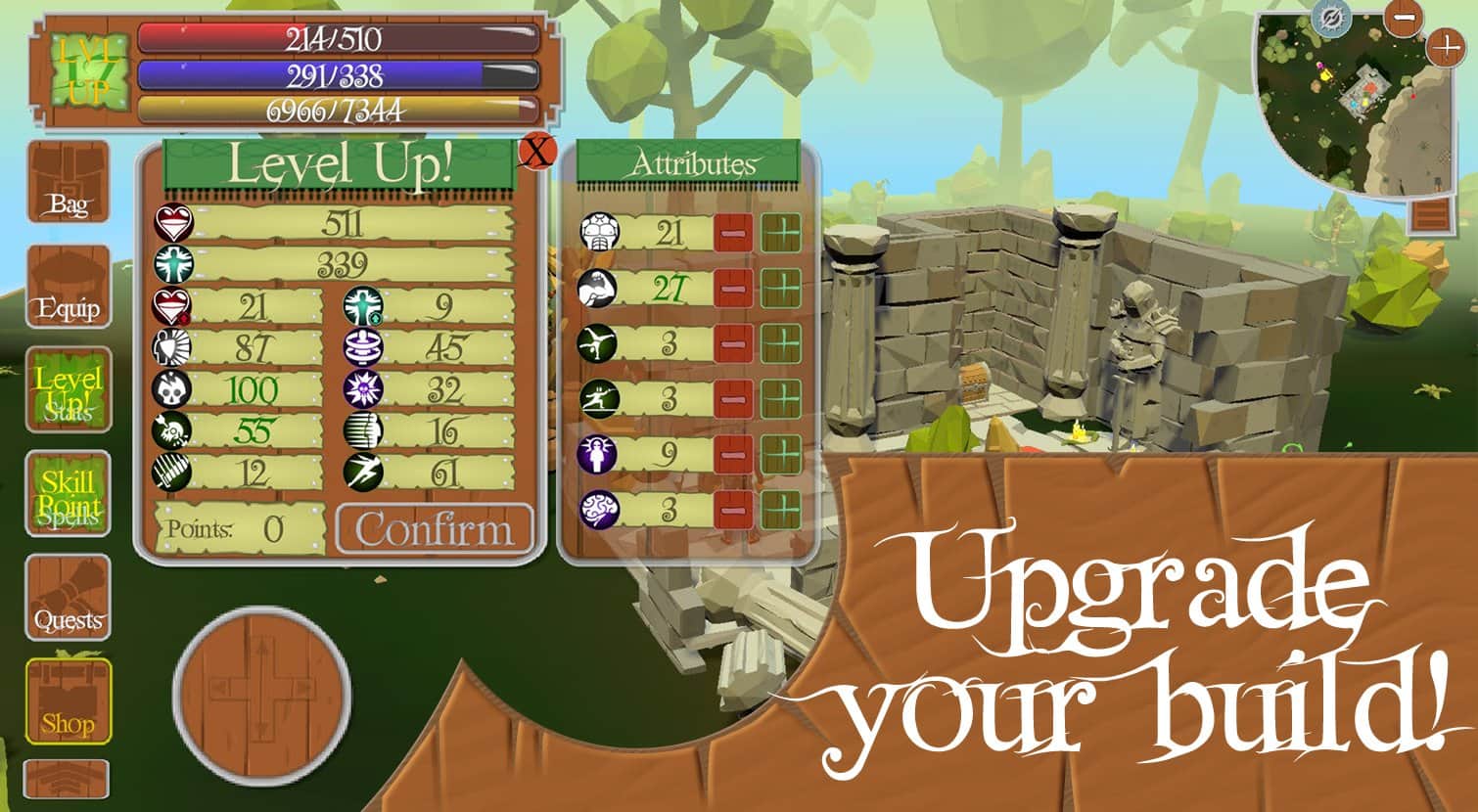This screenshot has height=812, width=1478.
Task: Increase the muscular torso attribute with plus
Action: tap(780, 234)
